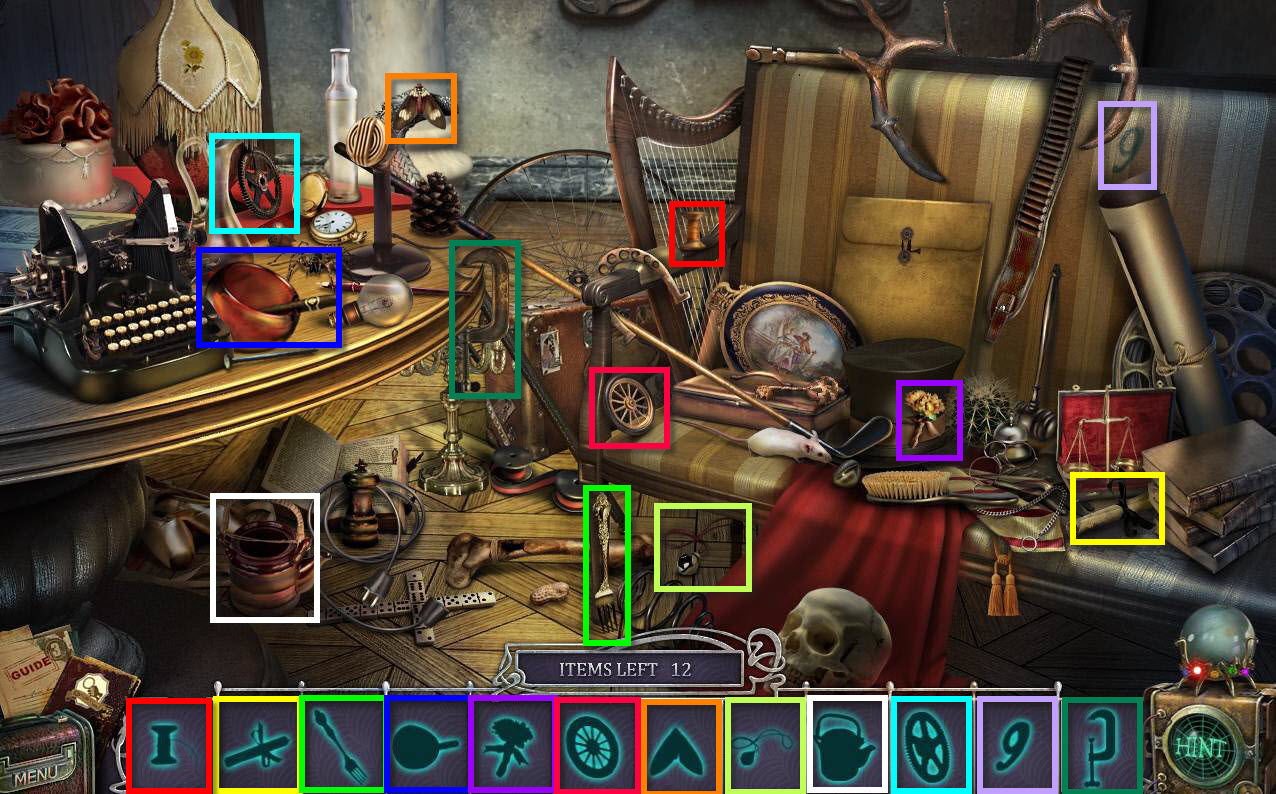Choose the gear silhouette slot
This screenshot has width=1276, height=794.
931,745
